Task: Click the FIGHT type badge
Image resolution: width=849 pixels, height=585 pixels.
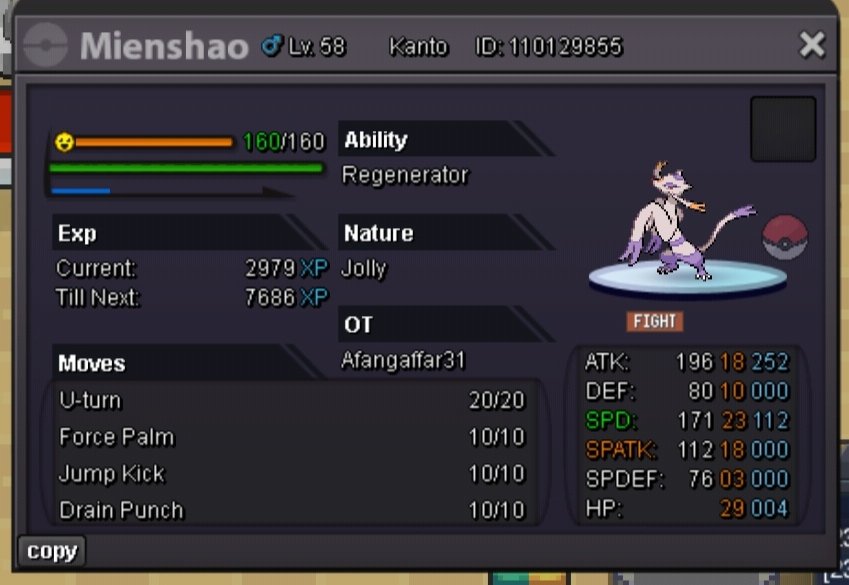Action: (x=655, y=321)
